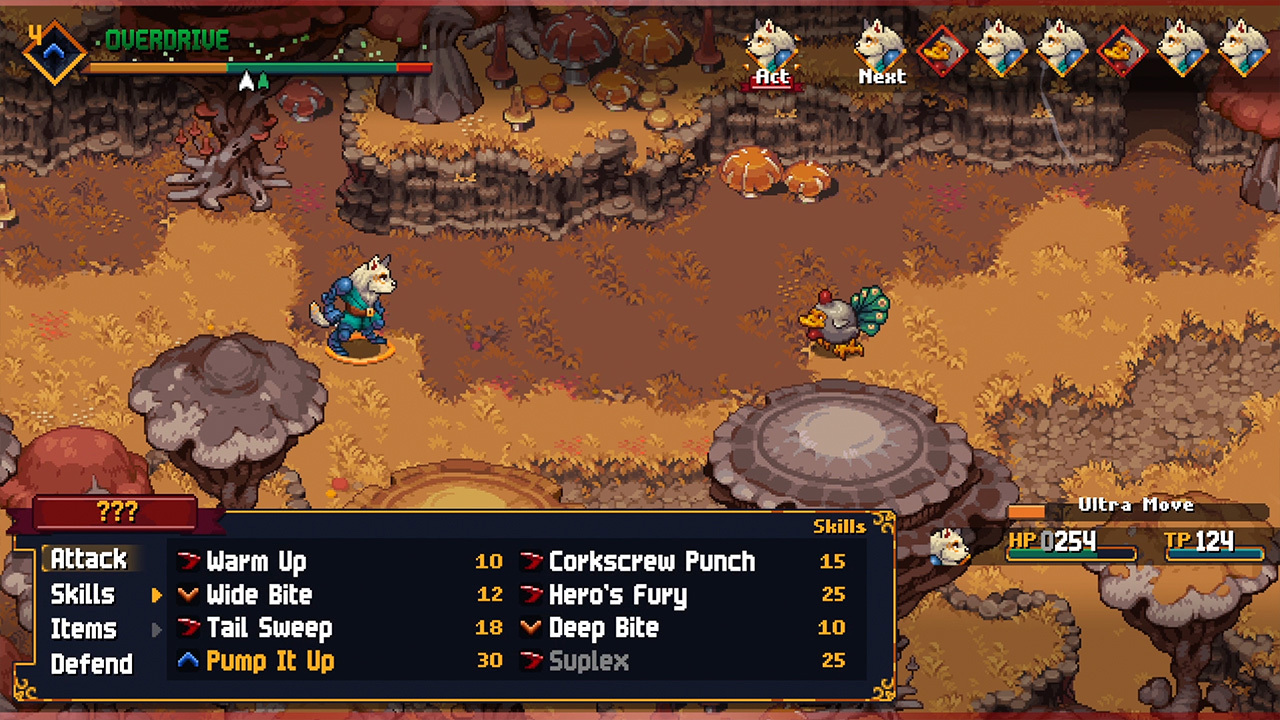Select the claw icon beside Warm Up
The width and height of the screenshot is (1280, 720).
(190, 562)
